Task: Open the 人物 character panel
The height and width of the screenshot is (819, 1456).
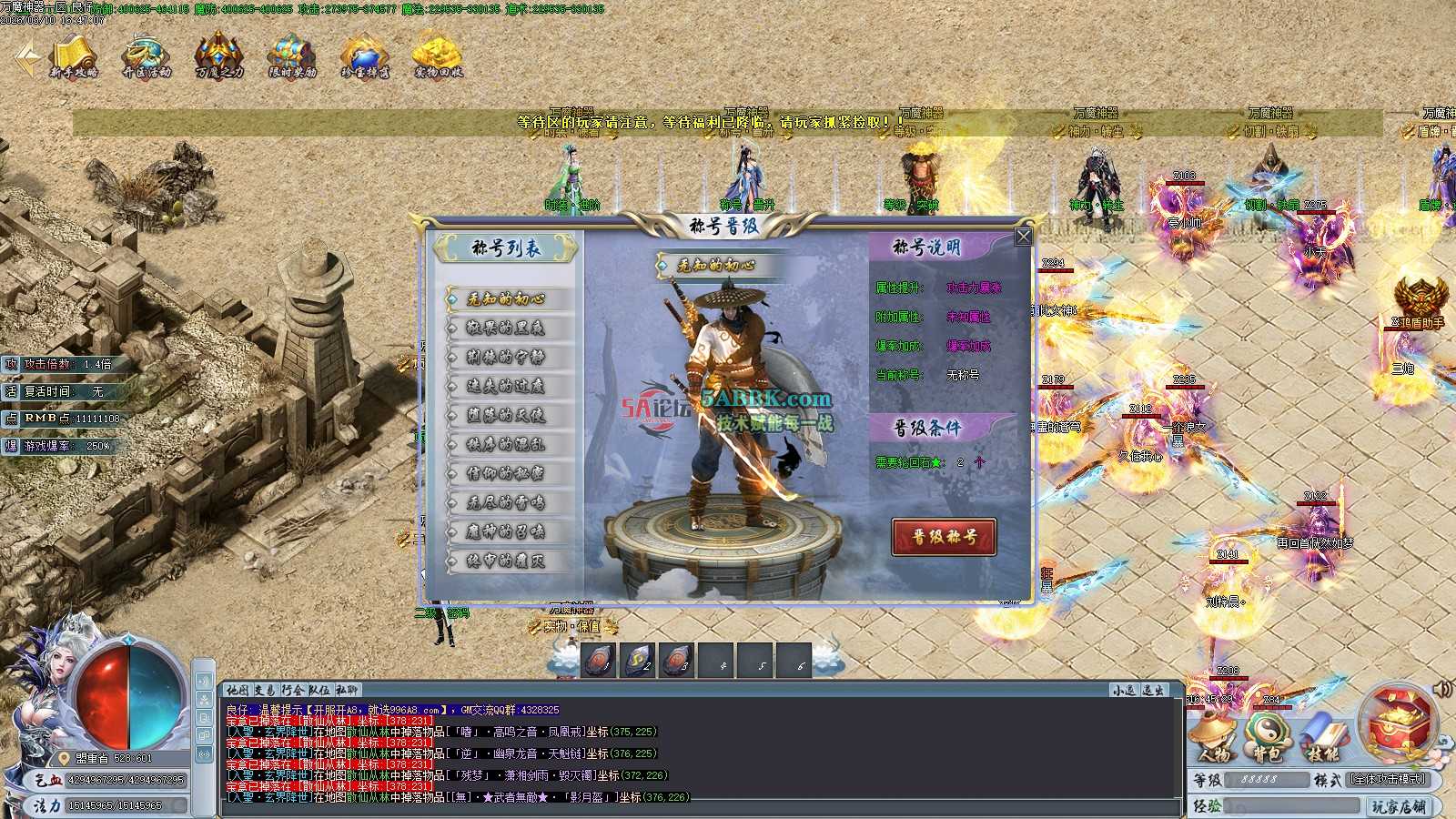Action: point(1213,735)
